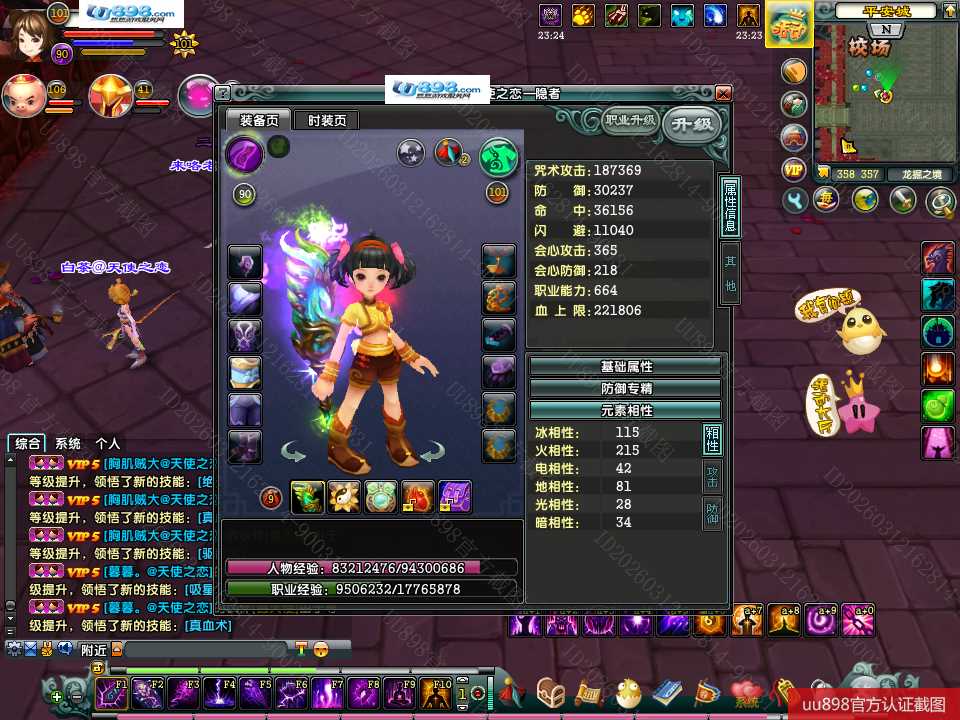This screenshot has height=720, width=960.
Task: Expand the 基础属性 basic attributes section
Action: pyautogui.click(x=625, y=367)
